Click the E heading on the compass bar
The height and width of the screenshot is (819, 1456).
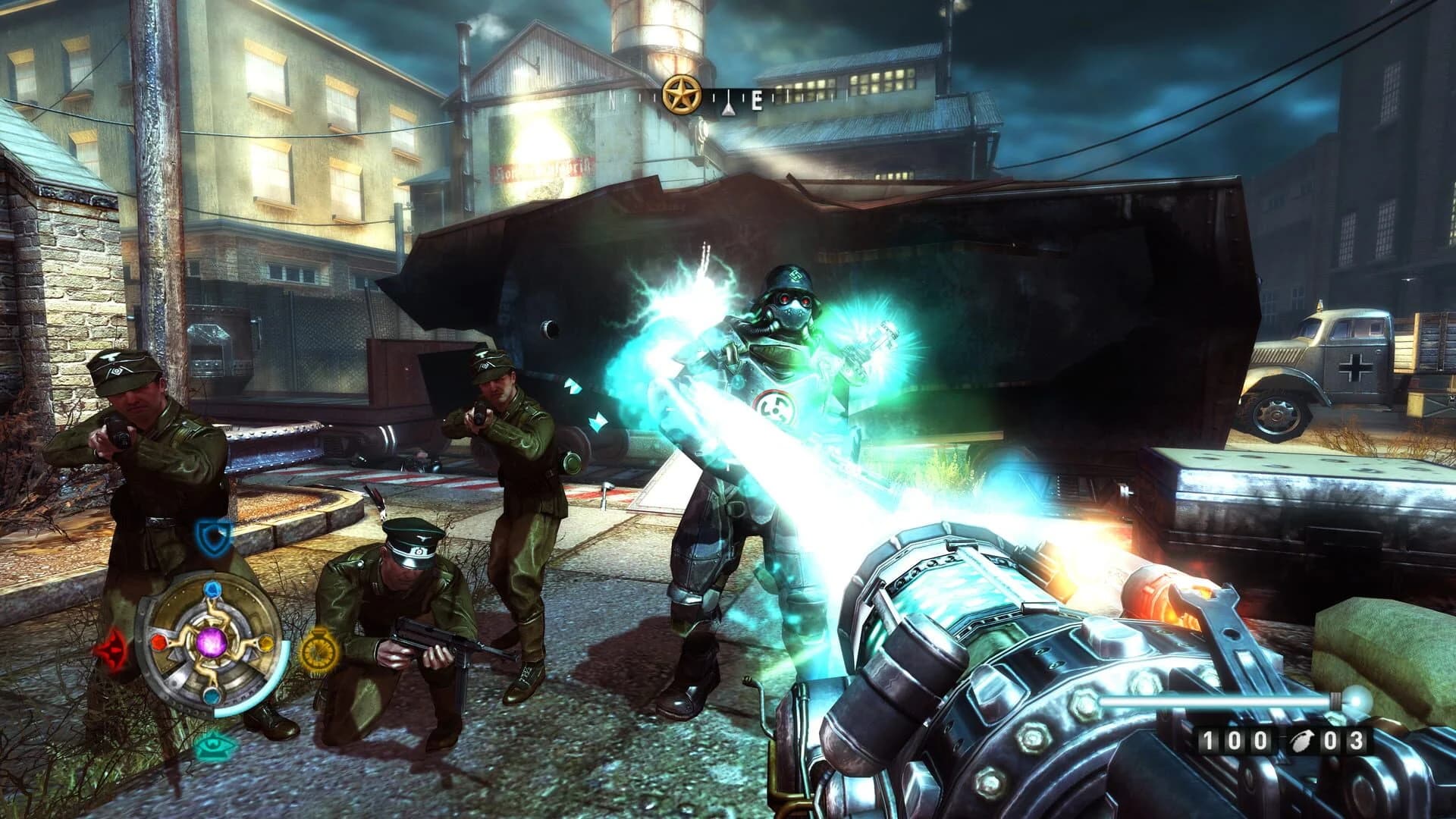[757, 99]
